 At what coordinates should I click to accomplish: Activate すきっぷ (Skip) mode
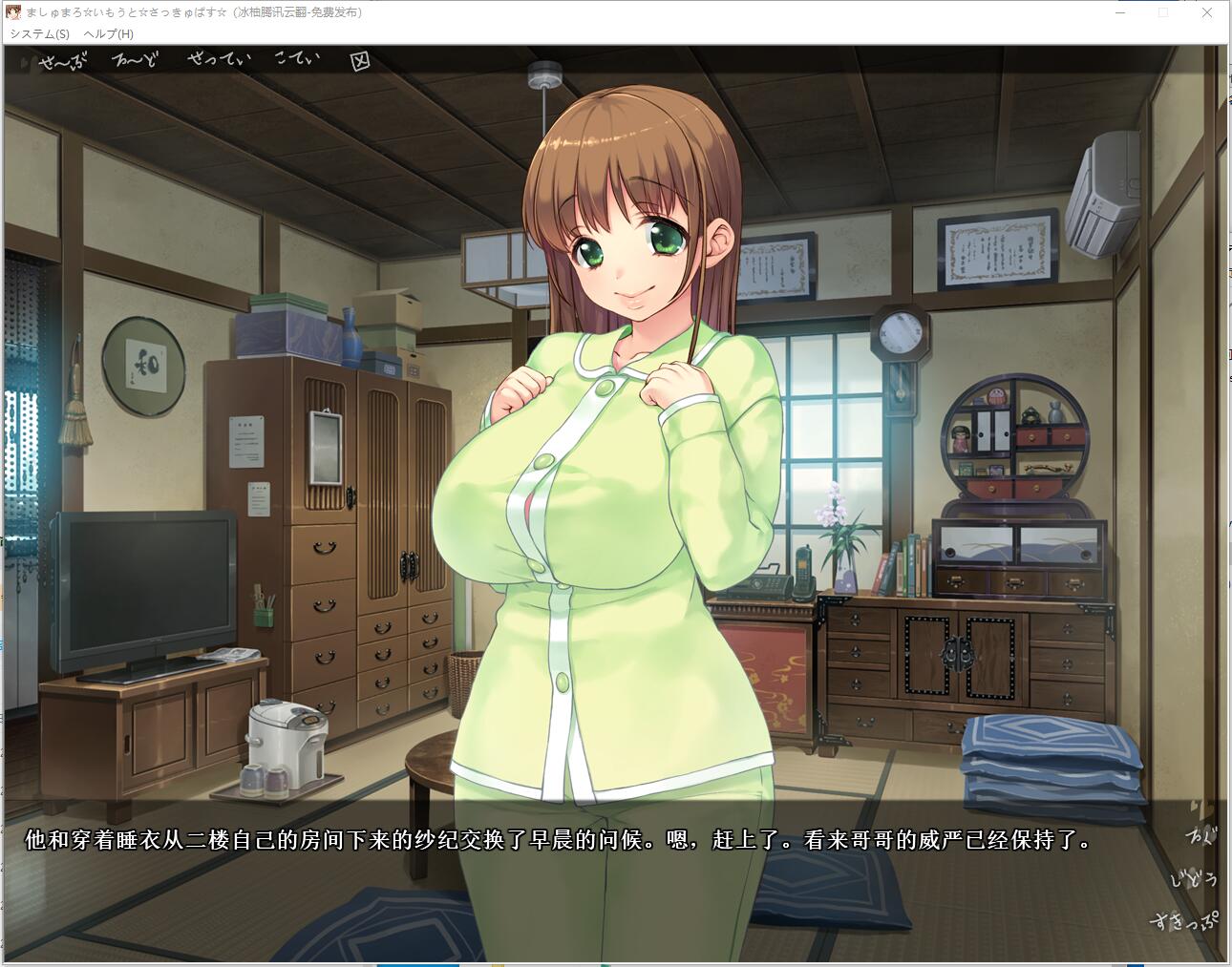[x=1185, y=921]
